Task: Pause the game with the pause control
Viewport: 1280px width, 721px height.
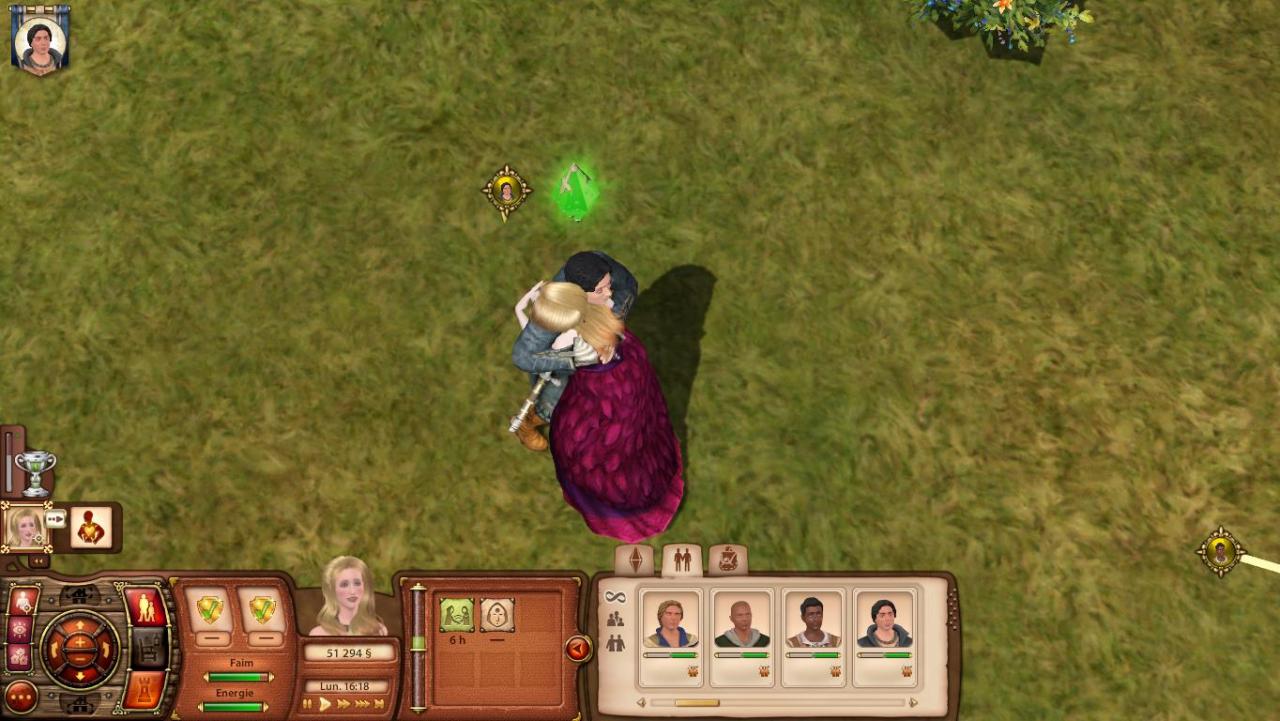Action: (x=307, y=704)
